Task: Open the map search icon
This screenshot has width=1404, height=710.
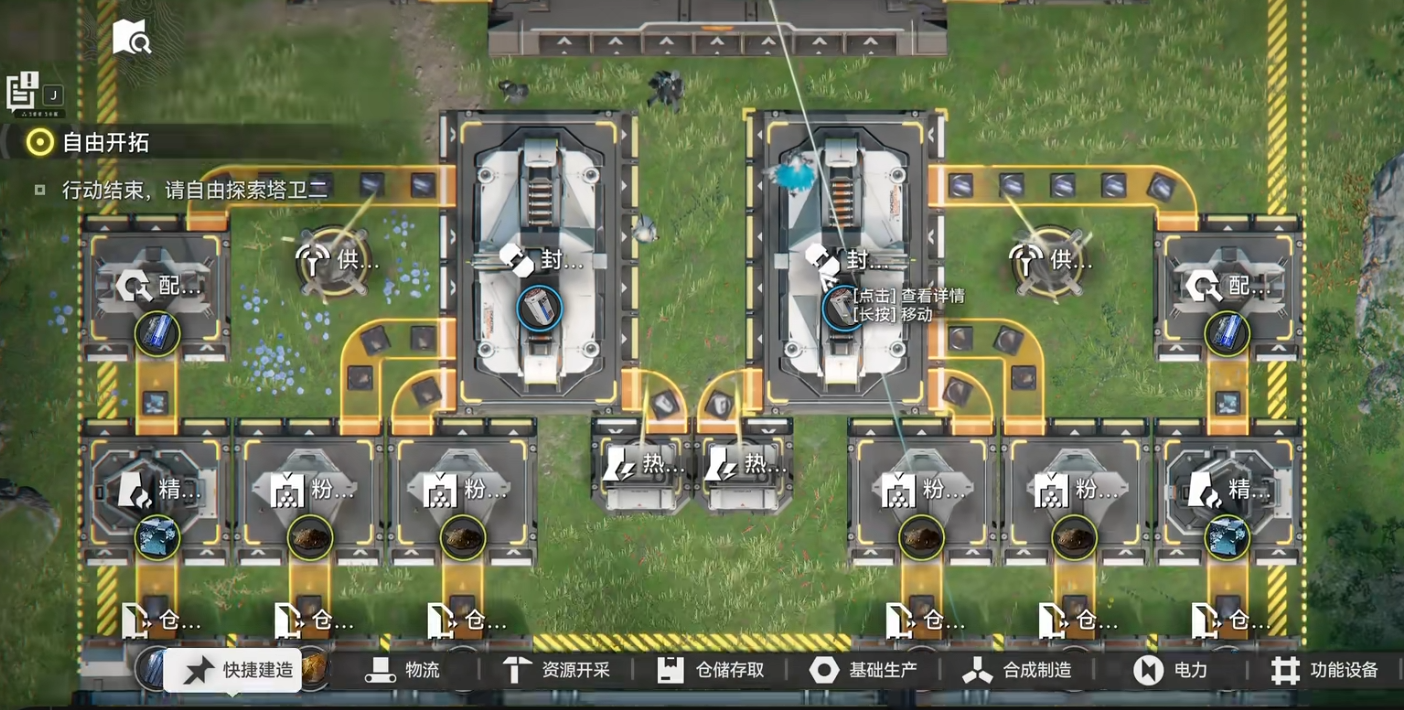Action: 131,39
